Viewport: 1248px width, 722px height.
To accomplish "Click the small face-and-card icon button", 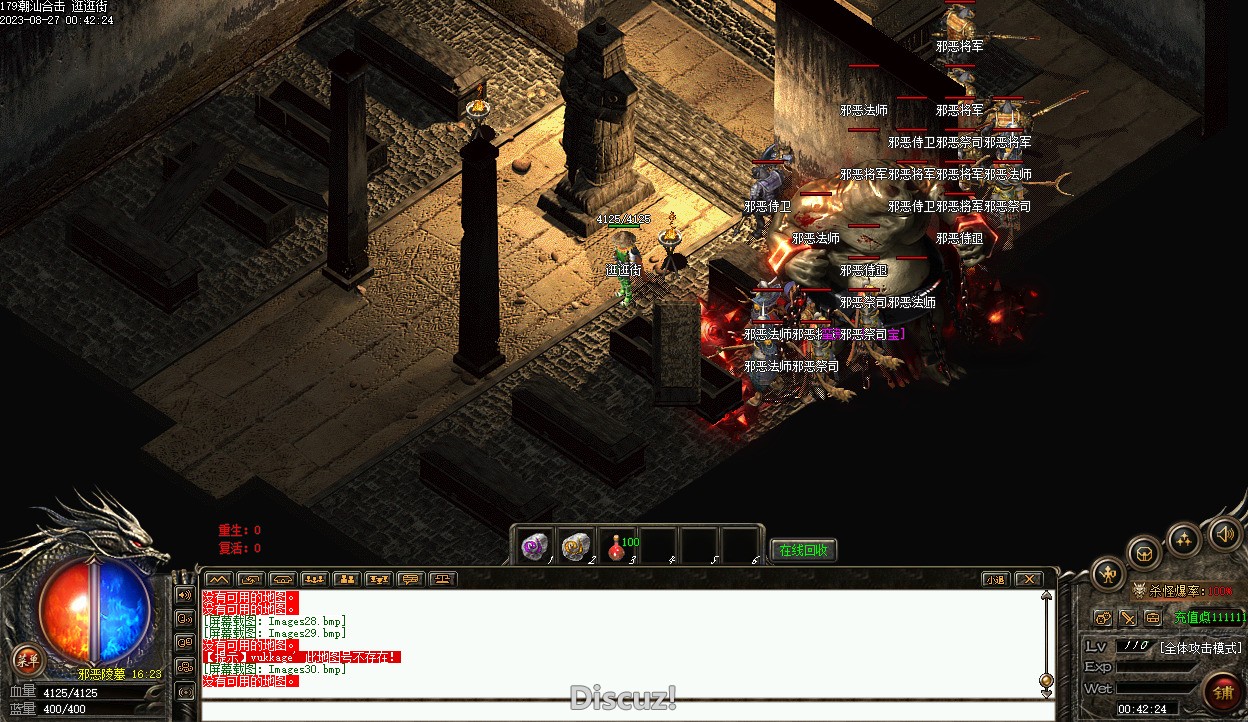I will 1103,618.
